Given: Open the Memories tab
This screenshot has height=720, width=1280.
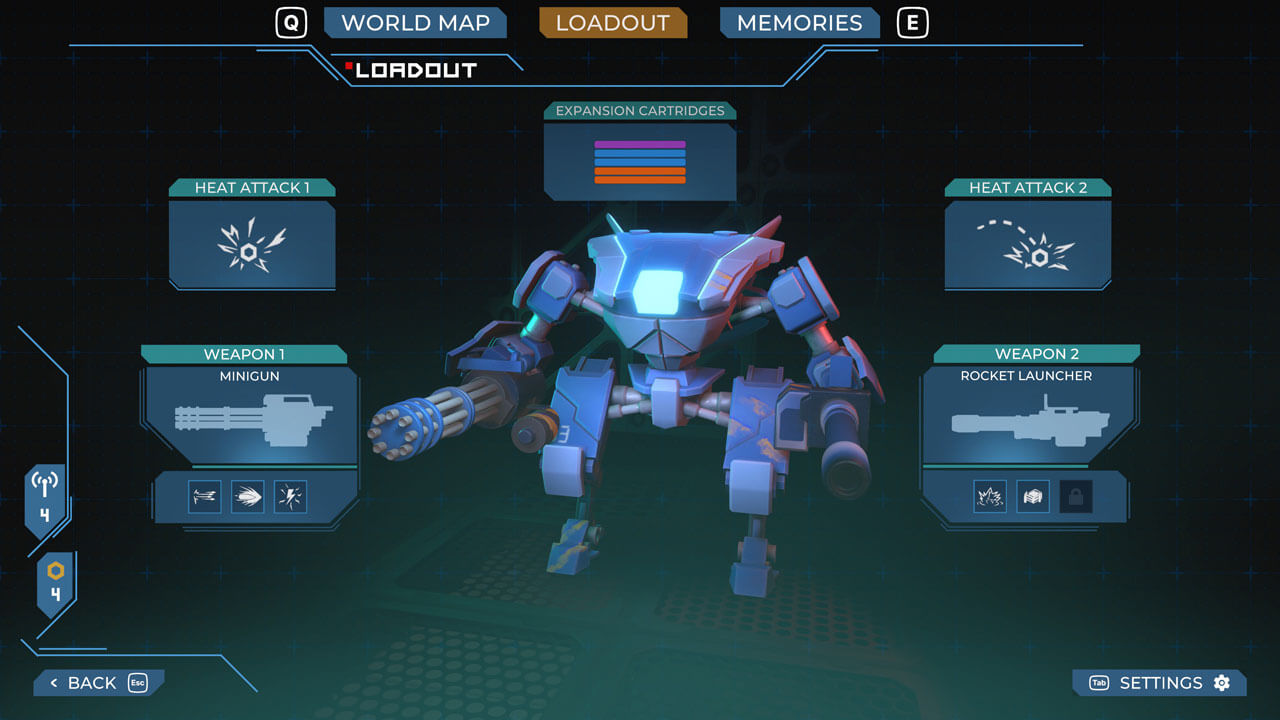Looking at the screenshot, I should click(x=799, y=23).
